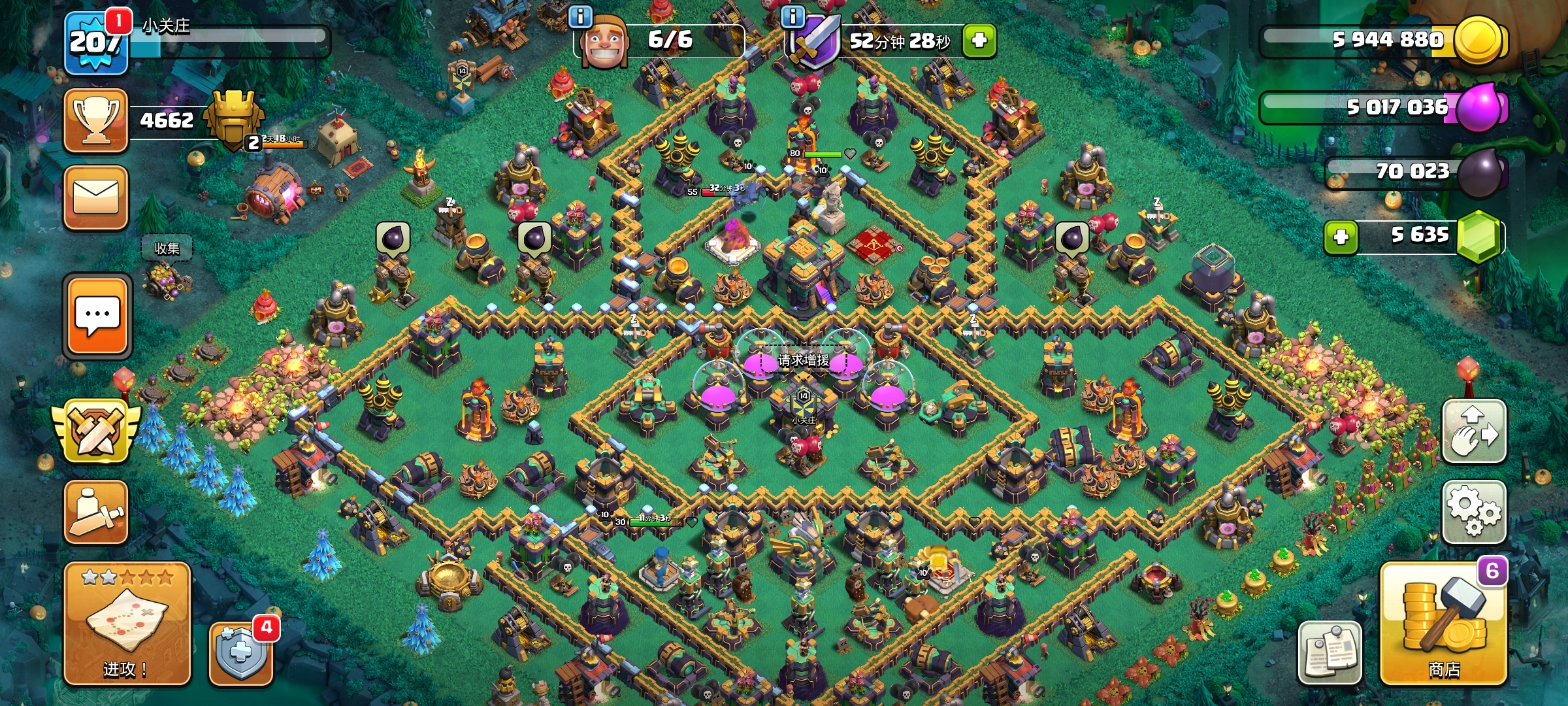This screenshot has width=1568, height=706.
Task: Add more gems with green plus
Action: point(1341,237)
